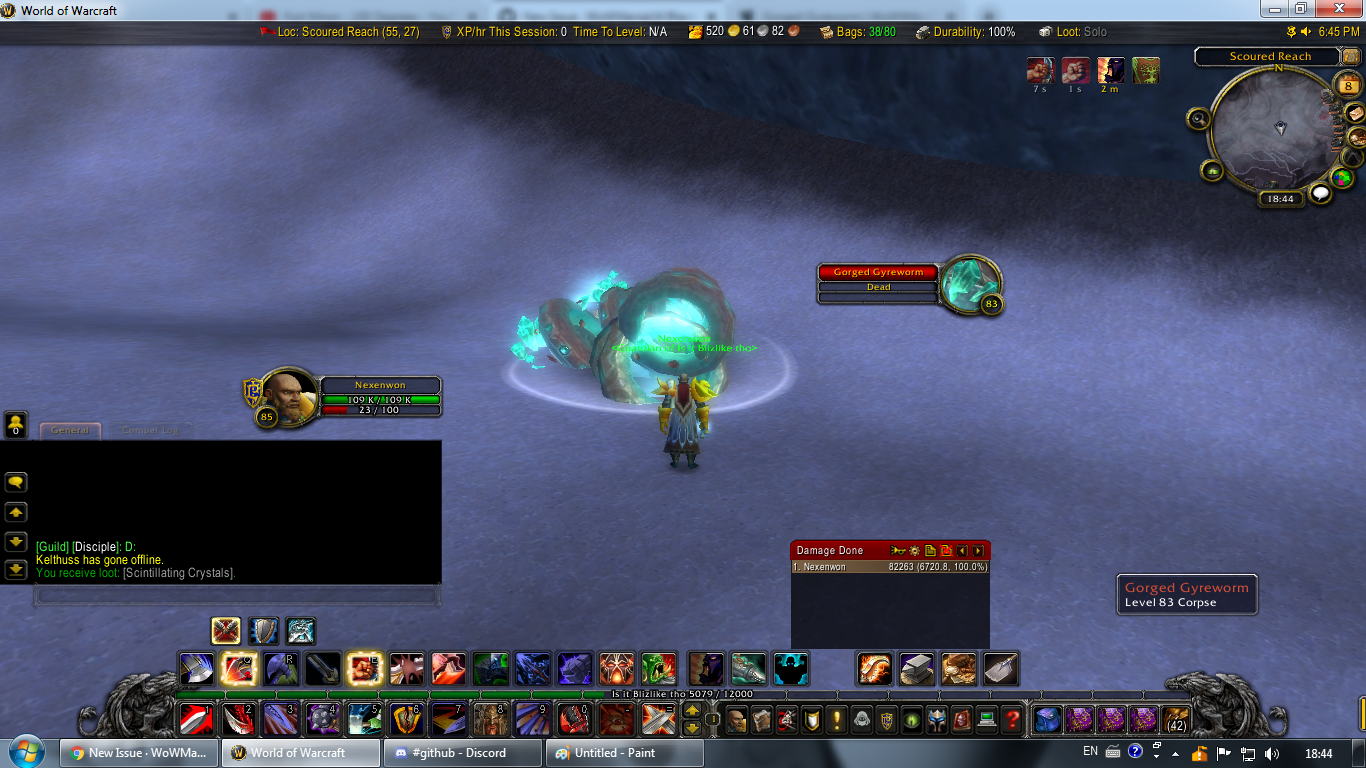The width and height of the screenshot is (1366, 768).
Task: Open the Recount report icon
Action: (929, 550)
